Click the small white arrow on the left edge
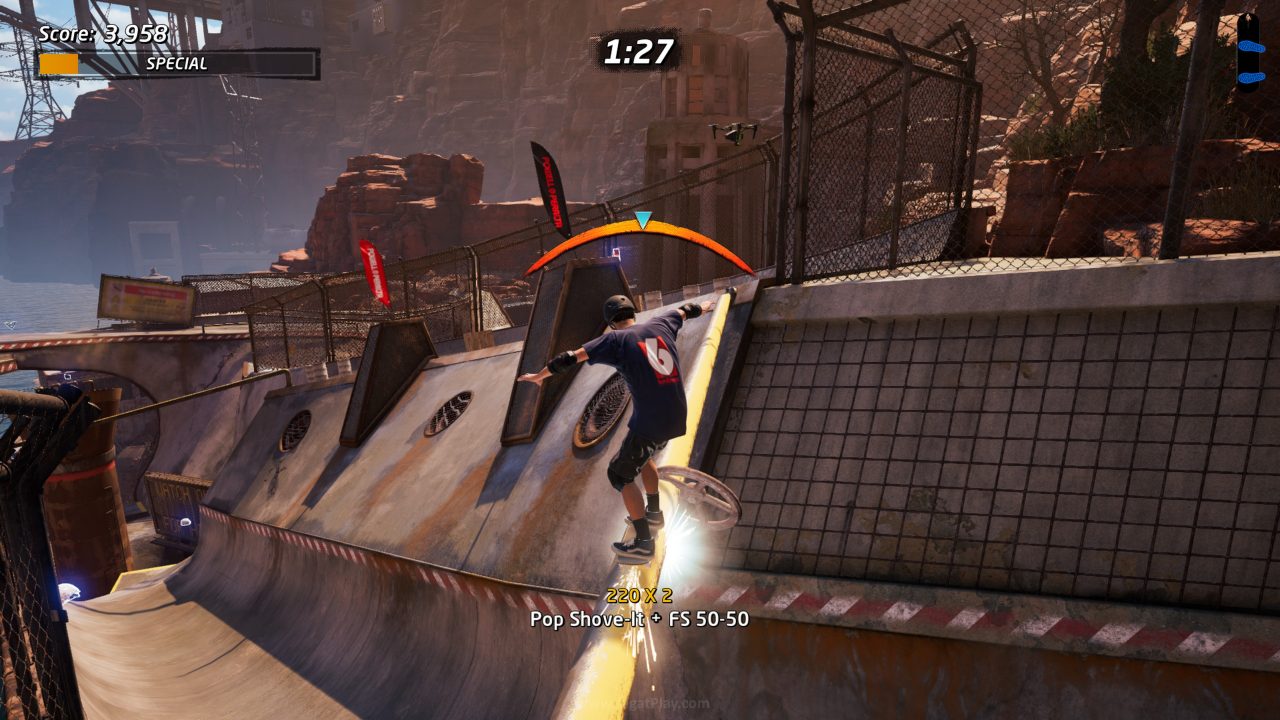Image resolution: width=1280 pixels, height=720 pixels. [10, 325]
